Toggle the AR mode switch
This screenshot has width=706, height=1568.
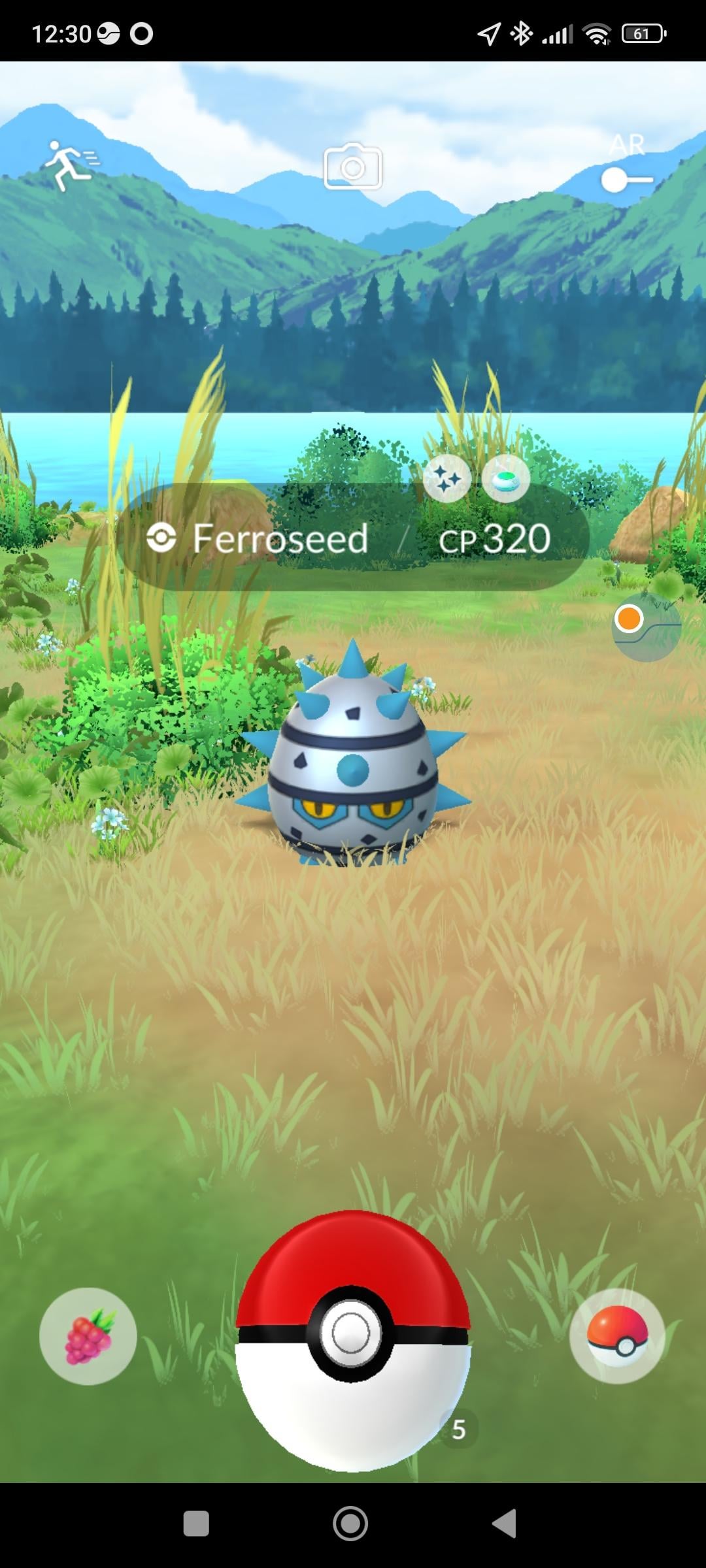627,179
